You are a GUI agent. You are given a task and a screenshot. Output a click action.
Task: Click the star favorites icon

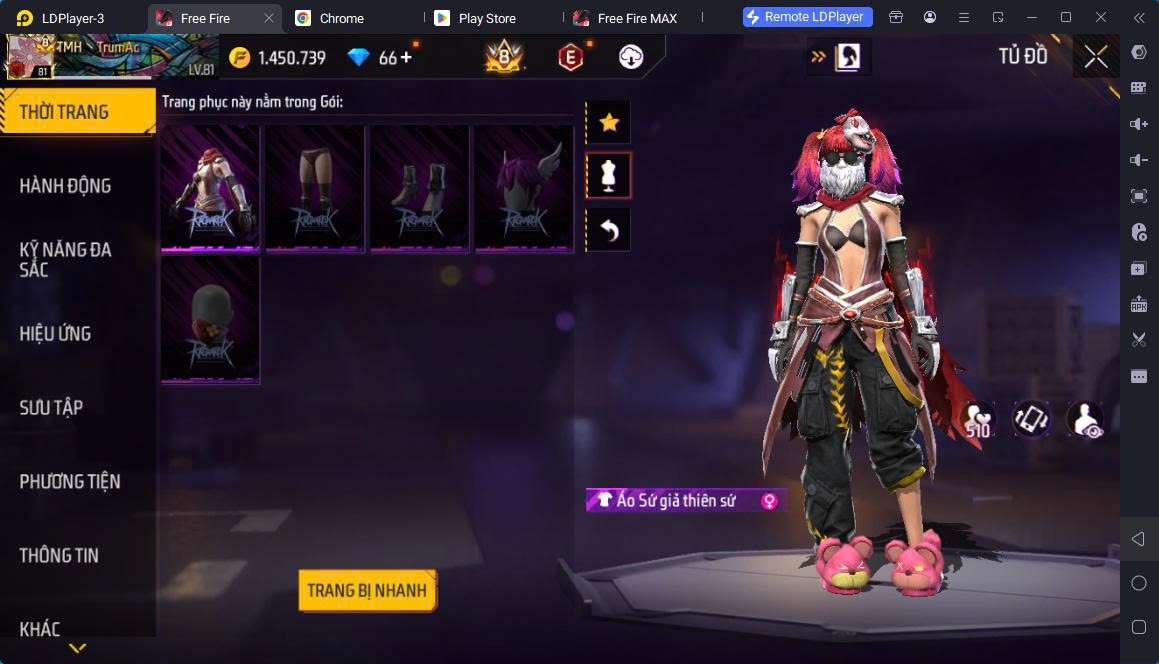pyautogui.click(x=608, y=123)
